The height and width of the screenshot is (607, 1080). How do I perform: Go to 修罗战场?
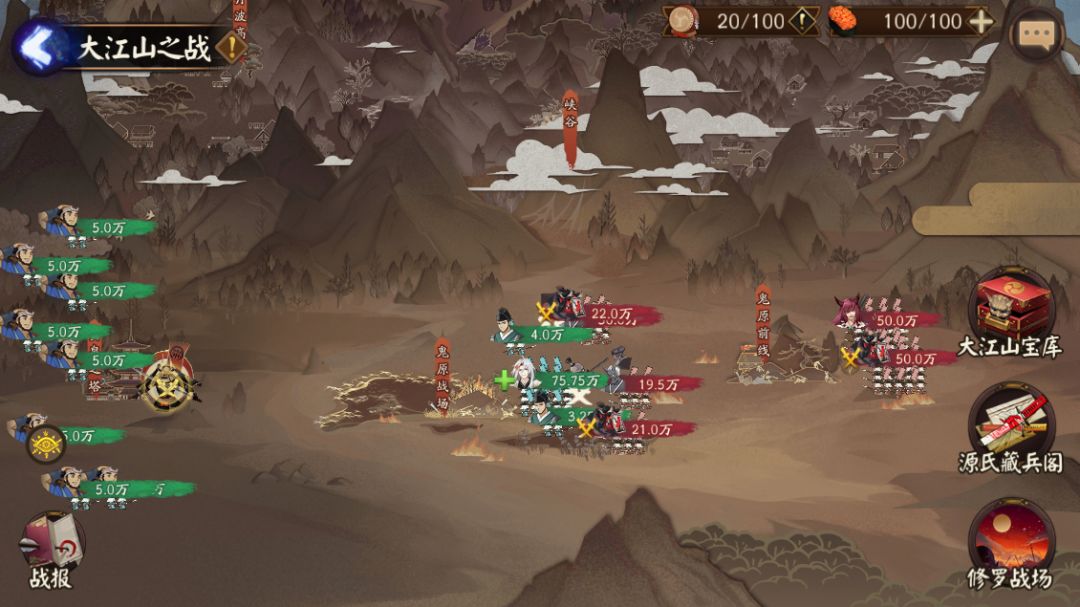pos(1010,540)
